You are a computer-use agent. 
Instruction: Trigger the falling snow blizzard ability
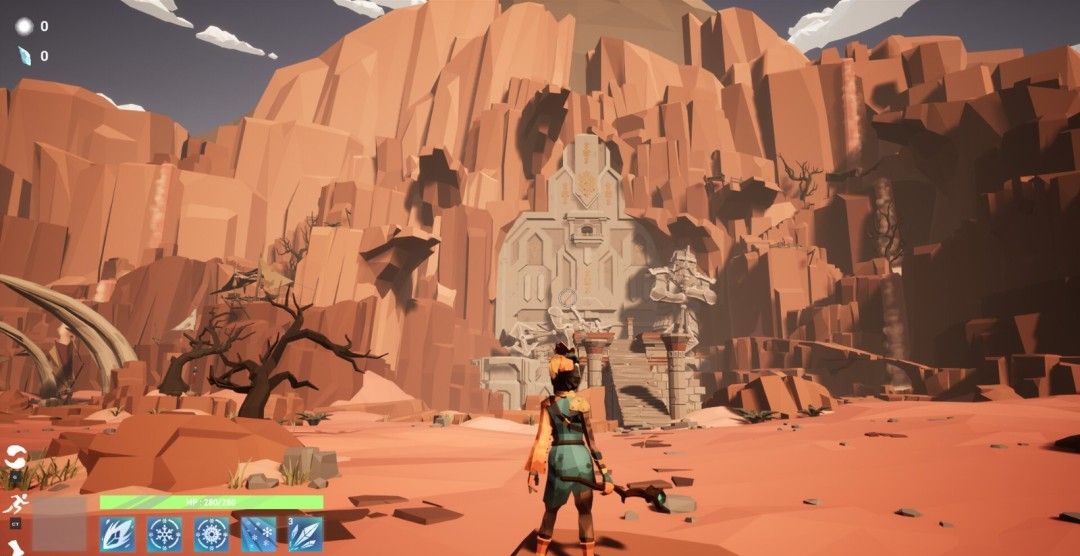pyautogui.click(x=258, y=533)
